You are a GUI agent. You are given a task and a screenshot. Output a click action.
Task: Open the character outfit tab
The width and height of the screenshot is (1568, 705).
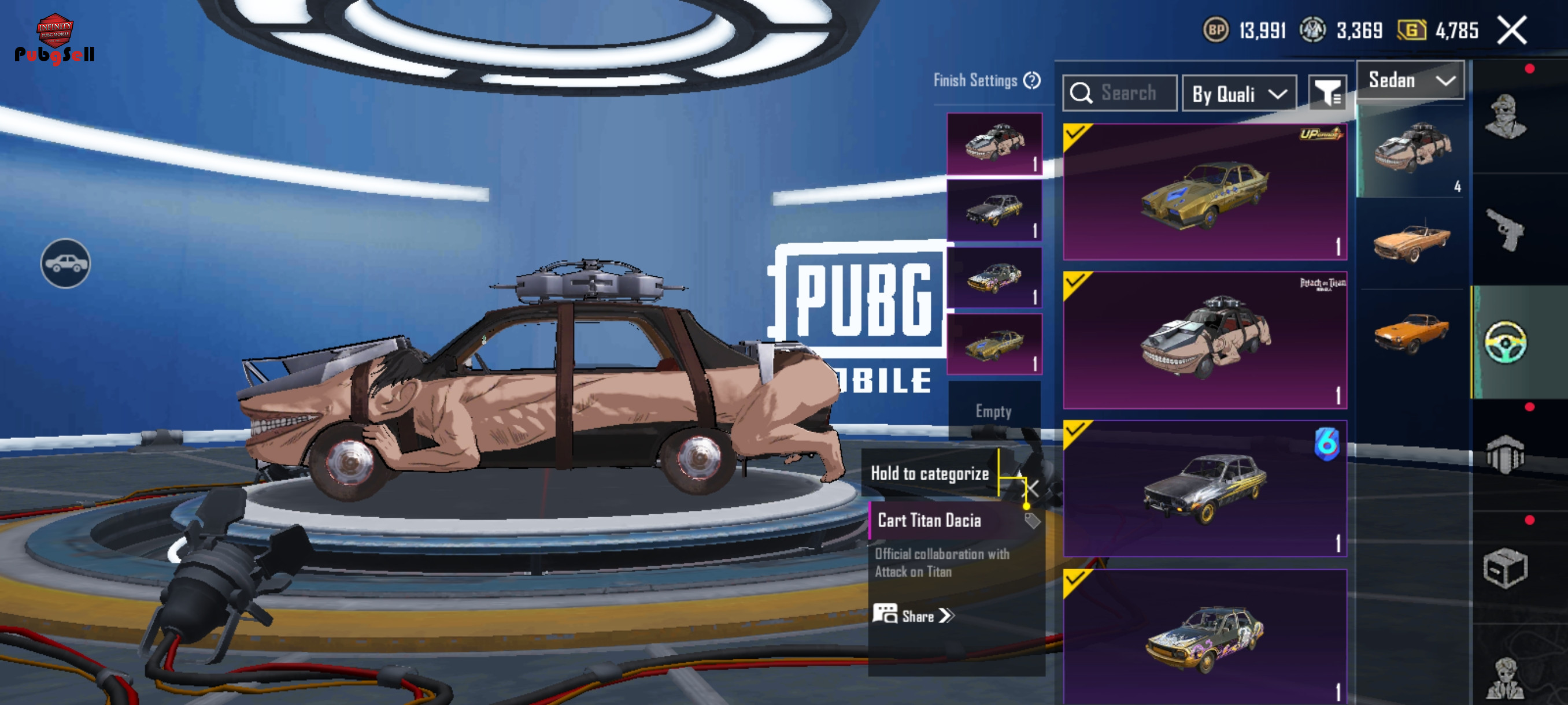(1505, 117)
